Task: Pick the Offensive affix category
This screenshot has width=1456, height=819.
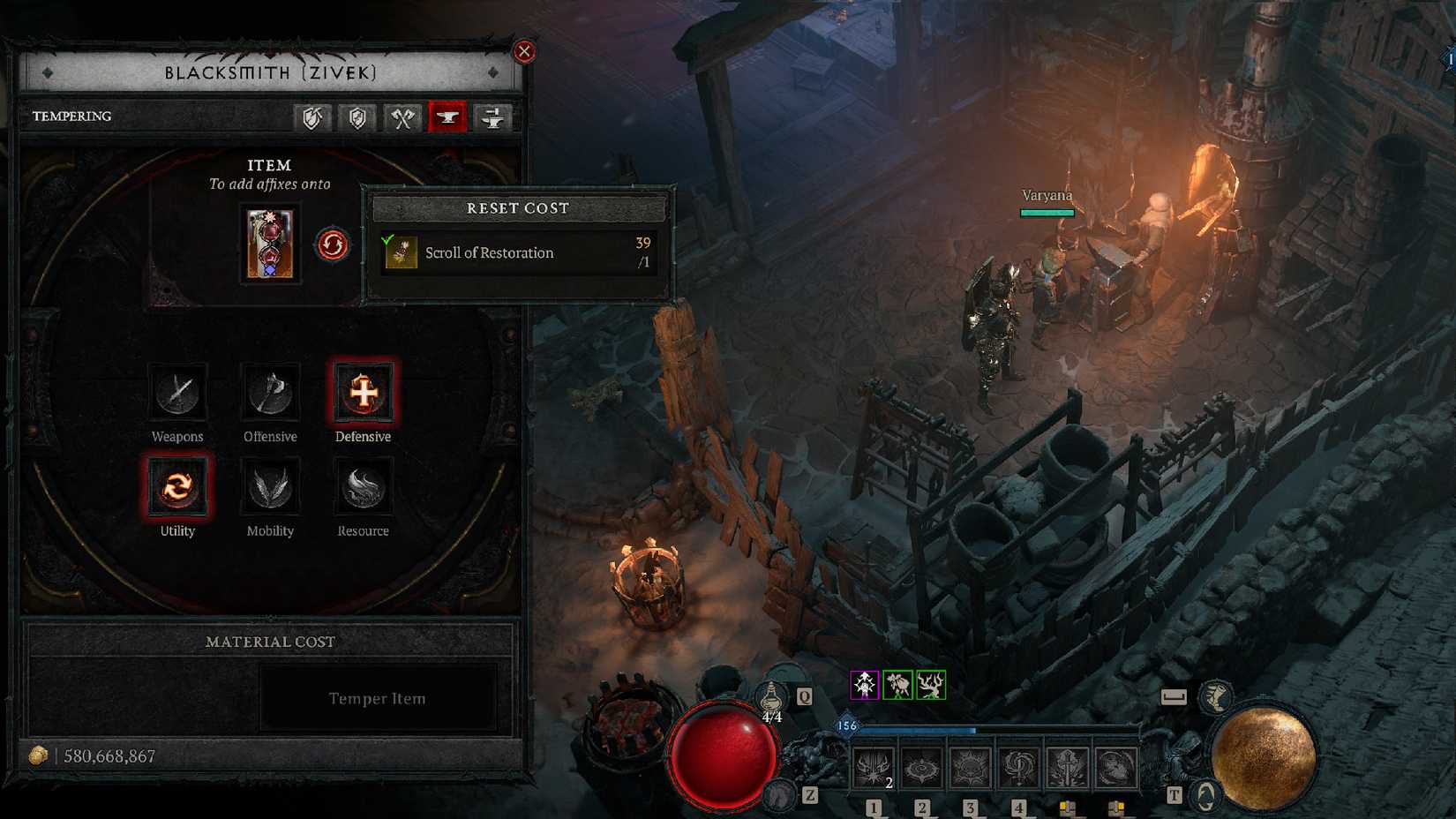Action: click(269, 394)
